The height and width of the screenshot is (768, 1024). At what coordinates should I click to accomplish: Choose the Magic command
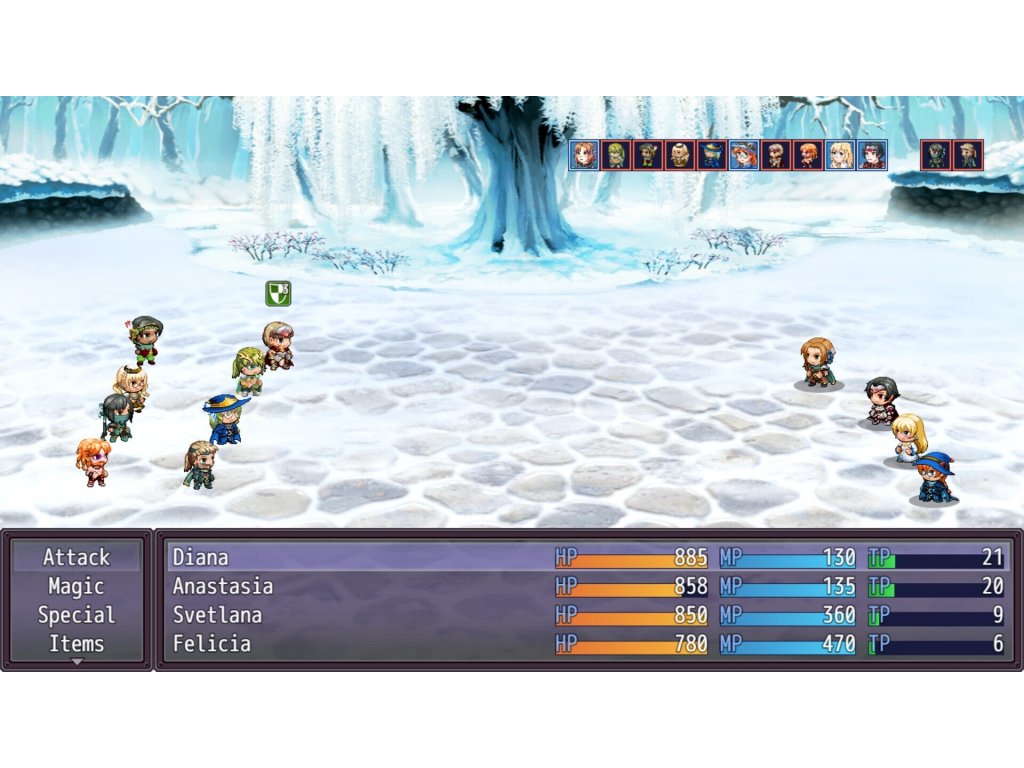(77, 586)
